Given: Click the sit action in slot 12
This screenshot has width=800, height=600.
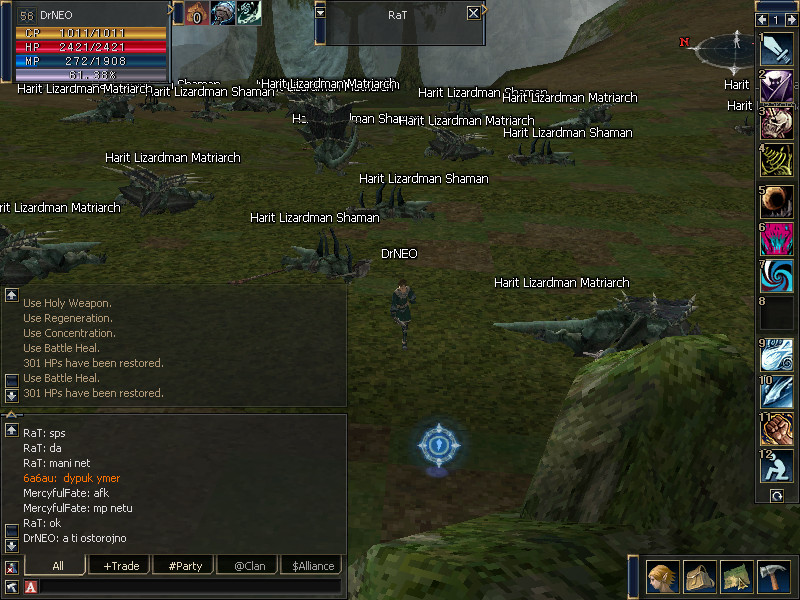Looking at the screenshot, I should click(777, 466).
